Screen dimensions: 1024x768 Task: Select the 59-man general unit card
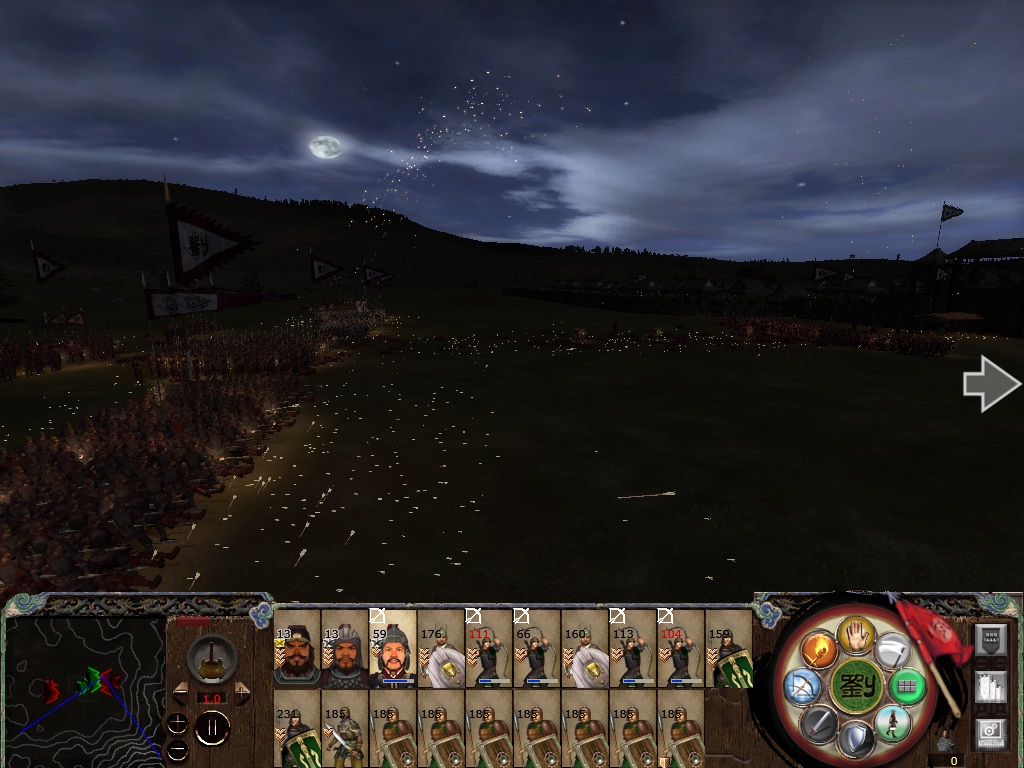pos(393,650)
